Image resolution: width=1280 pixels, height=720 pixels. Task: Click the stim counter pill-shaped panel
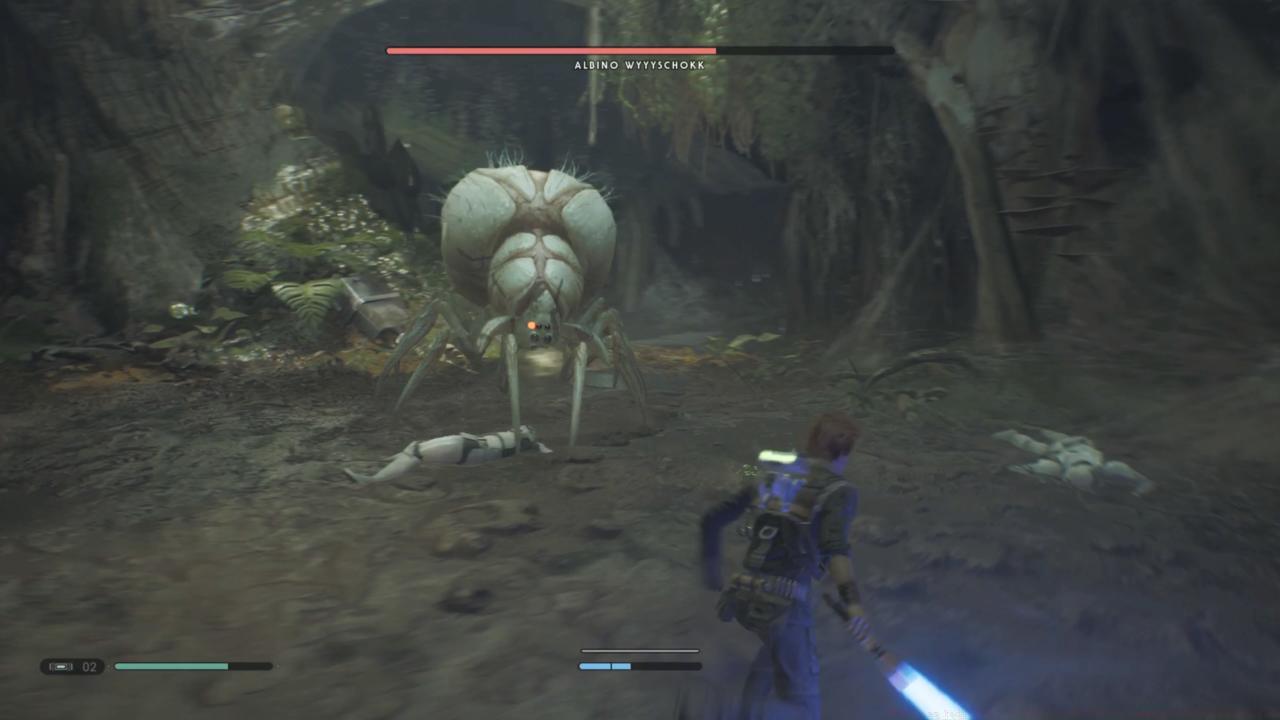75,665
